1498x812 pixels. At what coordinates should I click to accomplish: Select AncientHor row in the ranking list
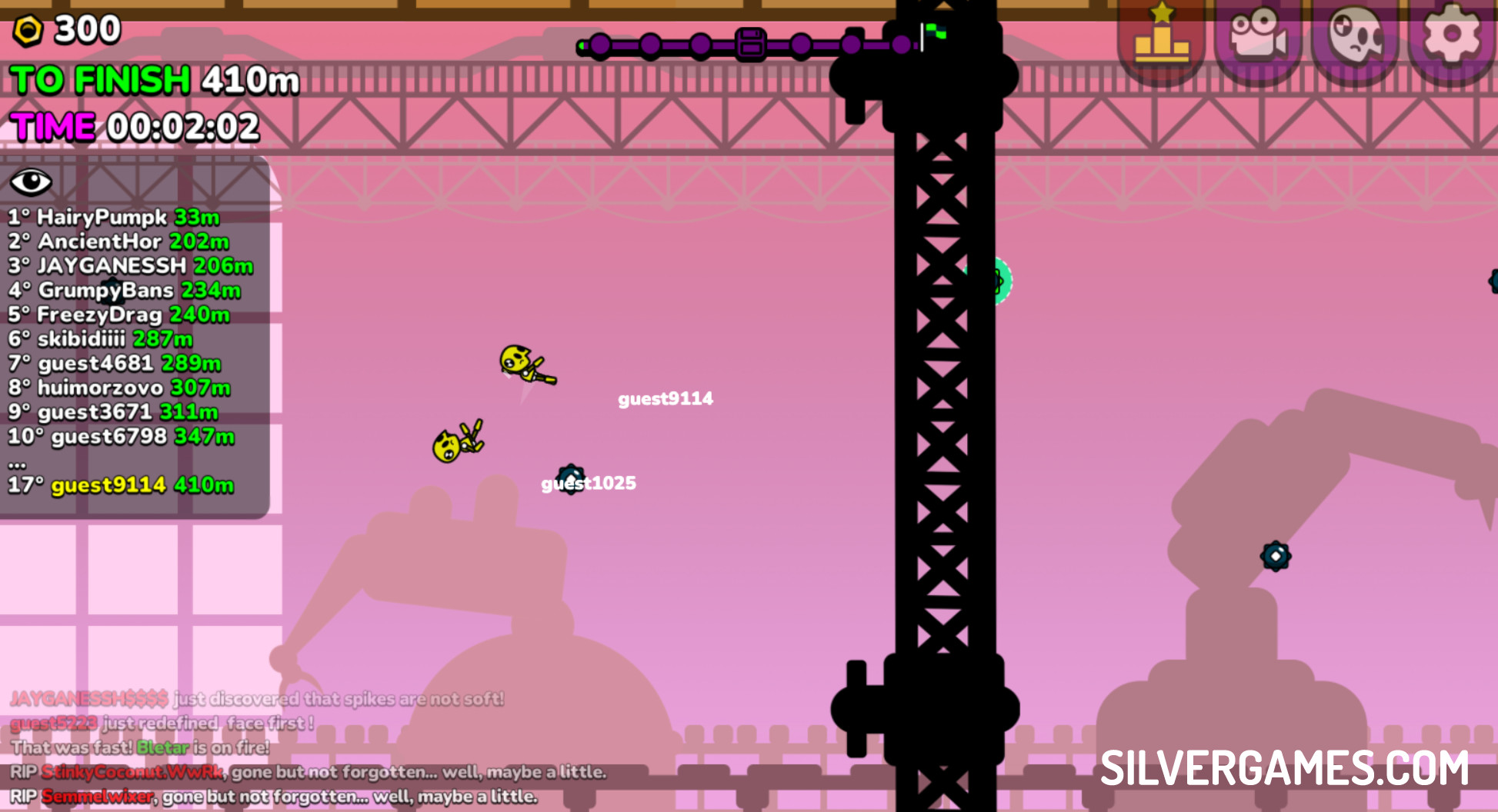point(118,241)
